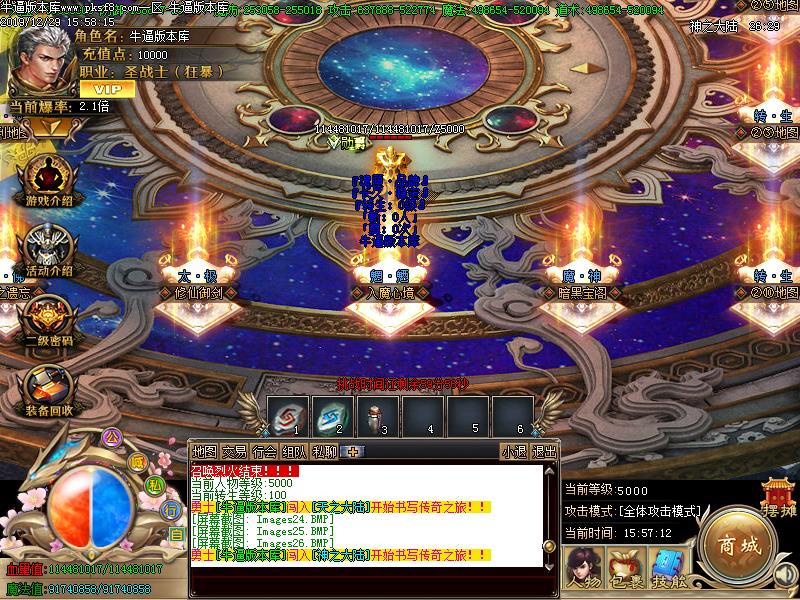Use the potion bottle in slot 3
The width and height of the screenshot is (800, 600).
click(378, 415)
